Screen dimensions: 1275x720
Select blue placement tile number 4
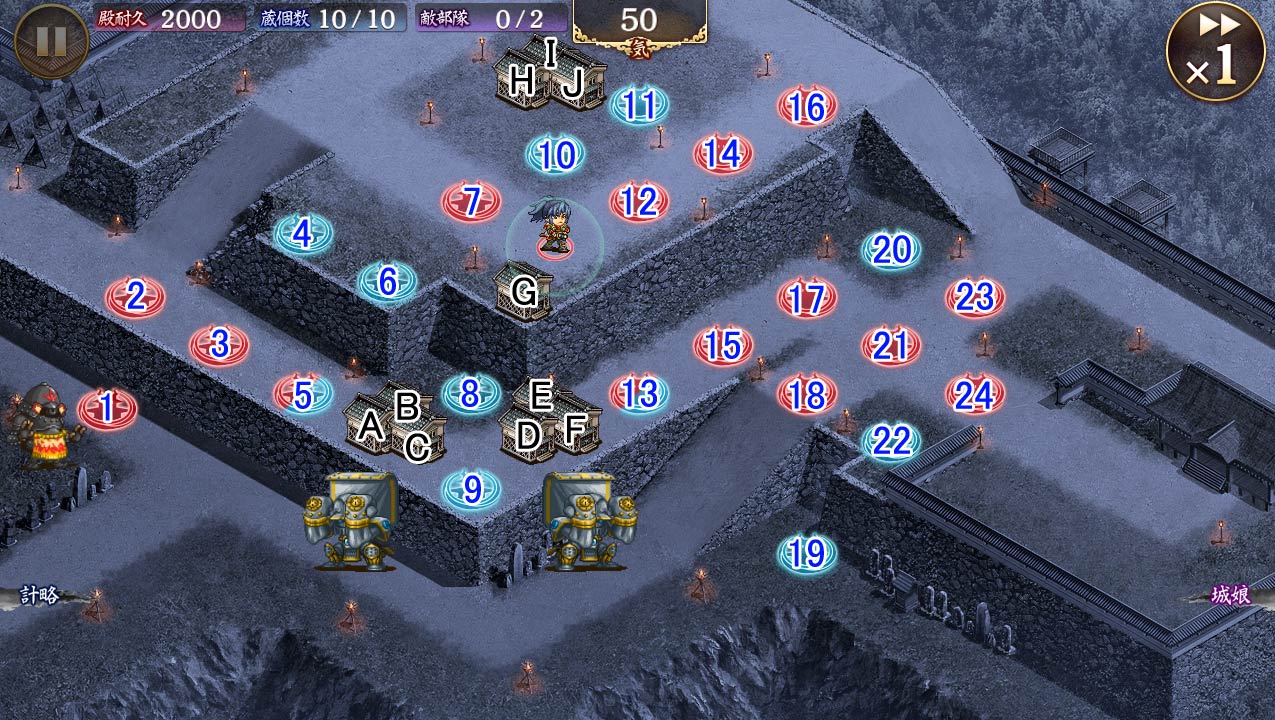point(303,234)
